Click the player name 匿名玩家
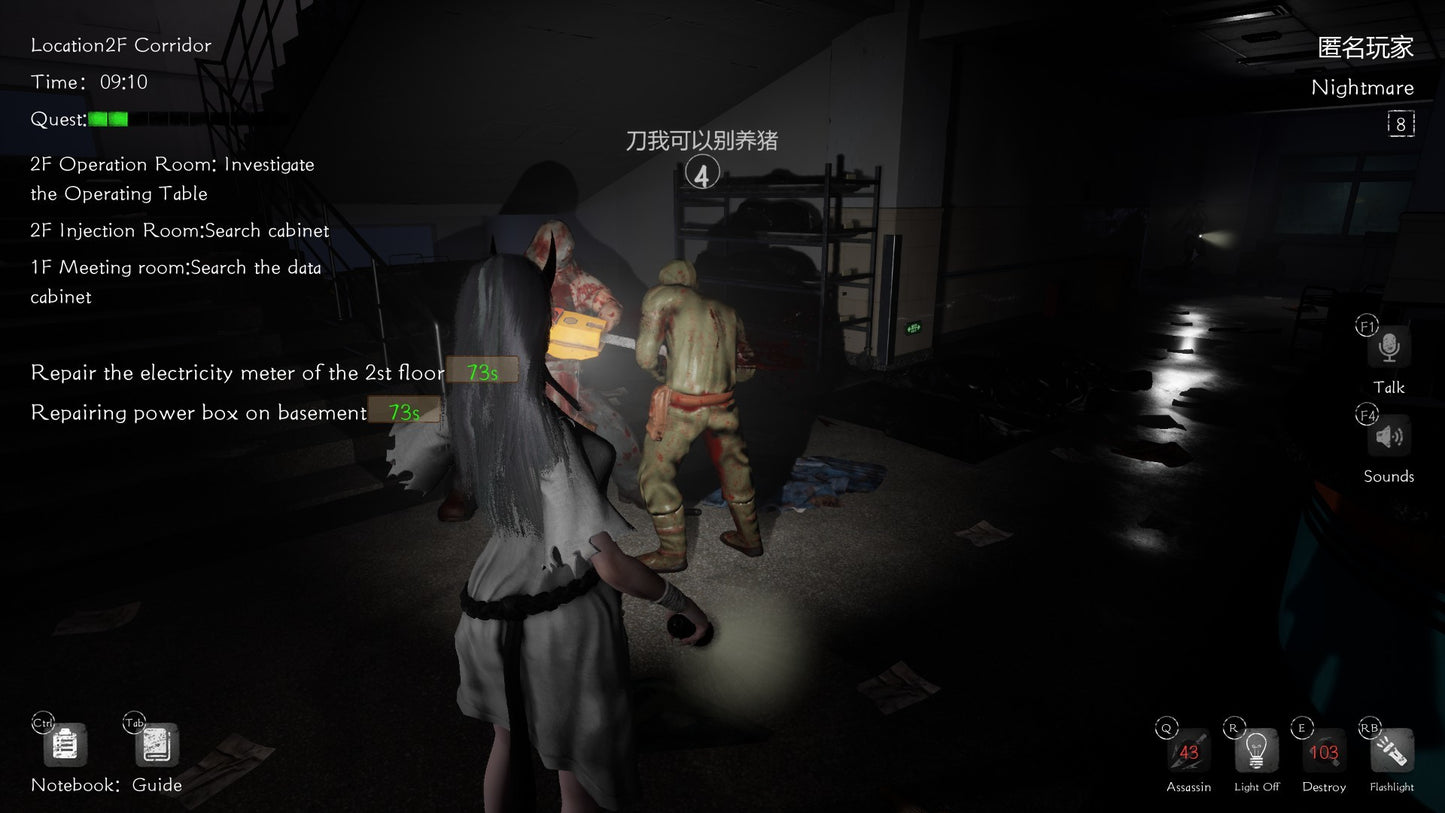 point(1364,47)
